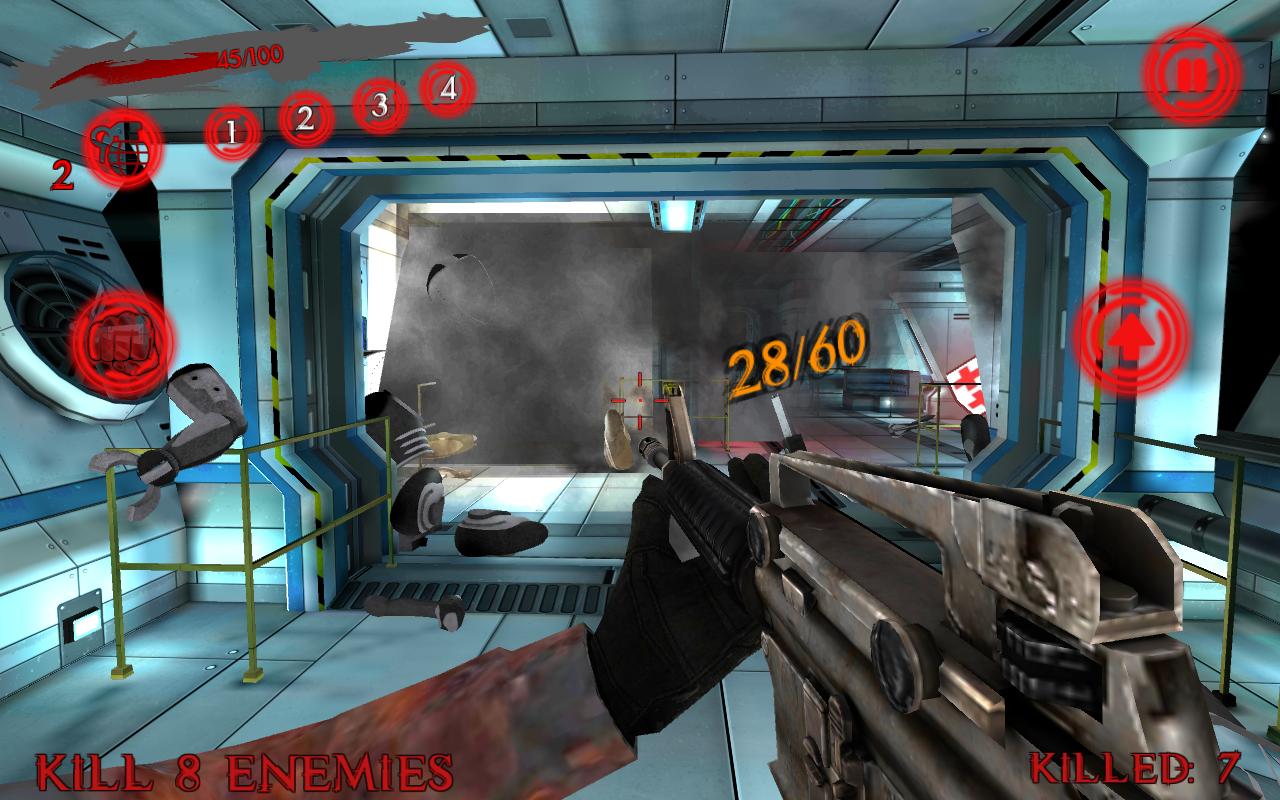Select weapon slot 1

coord(232,131)
